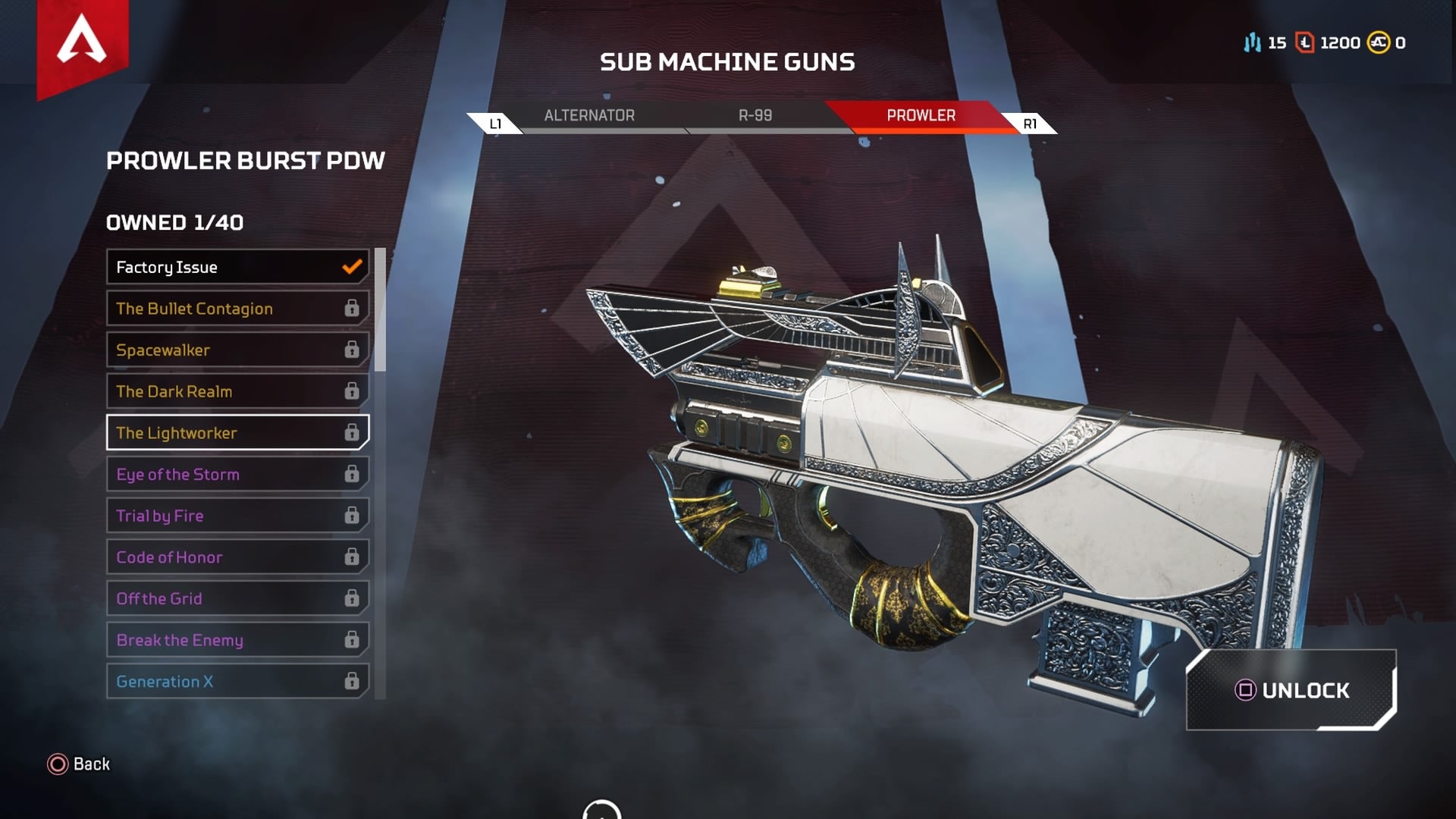Go back to the previous menu

pos(79,764)
